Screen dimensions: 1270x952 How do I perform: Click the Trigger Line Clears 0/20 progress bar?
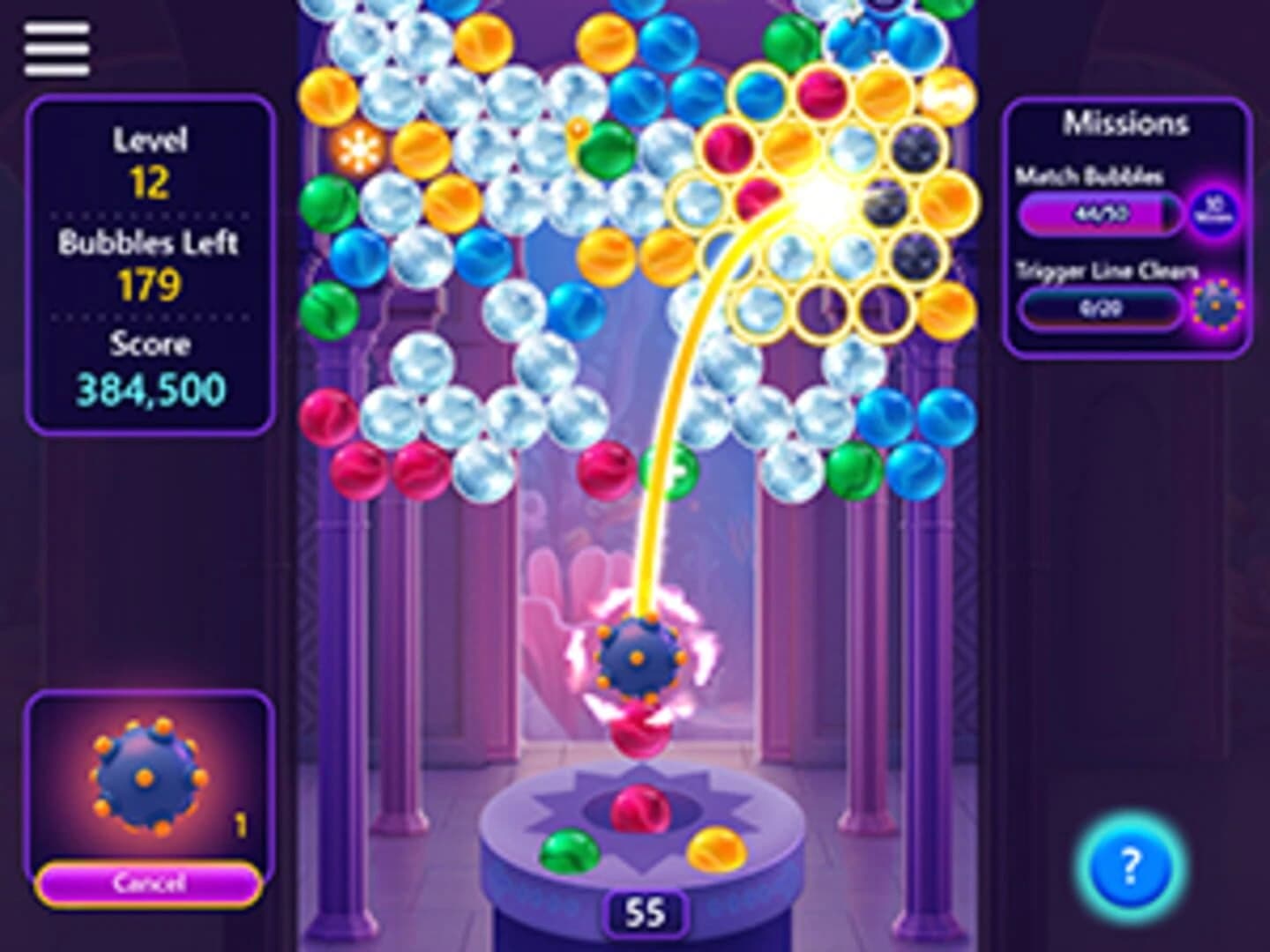[x=1101, y=308]
